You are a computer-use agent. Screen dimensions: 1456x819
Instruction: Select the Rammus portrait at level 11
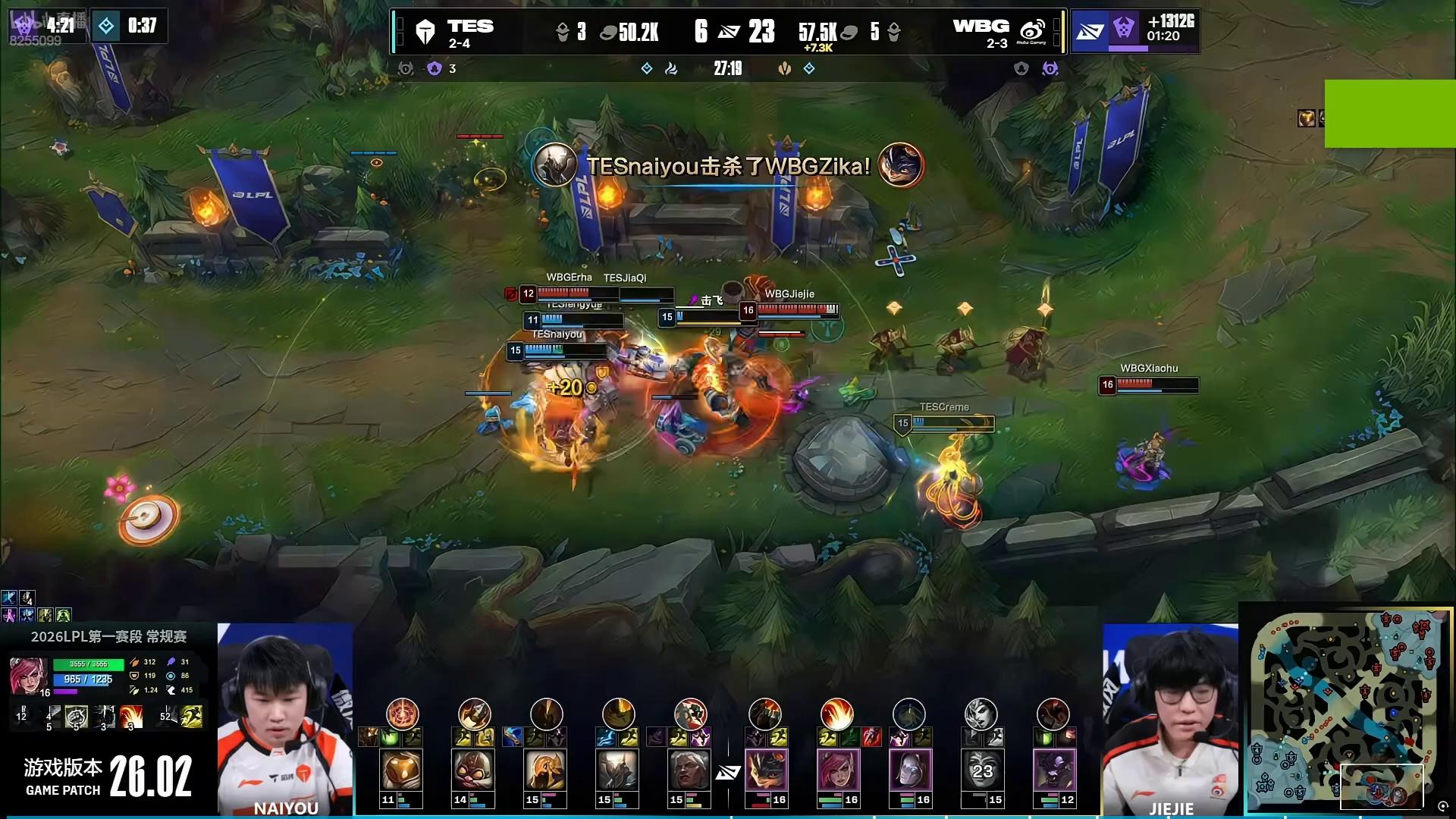pos(401,770)
